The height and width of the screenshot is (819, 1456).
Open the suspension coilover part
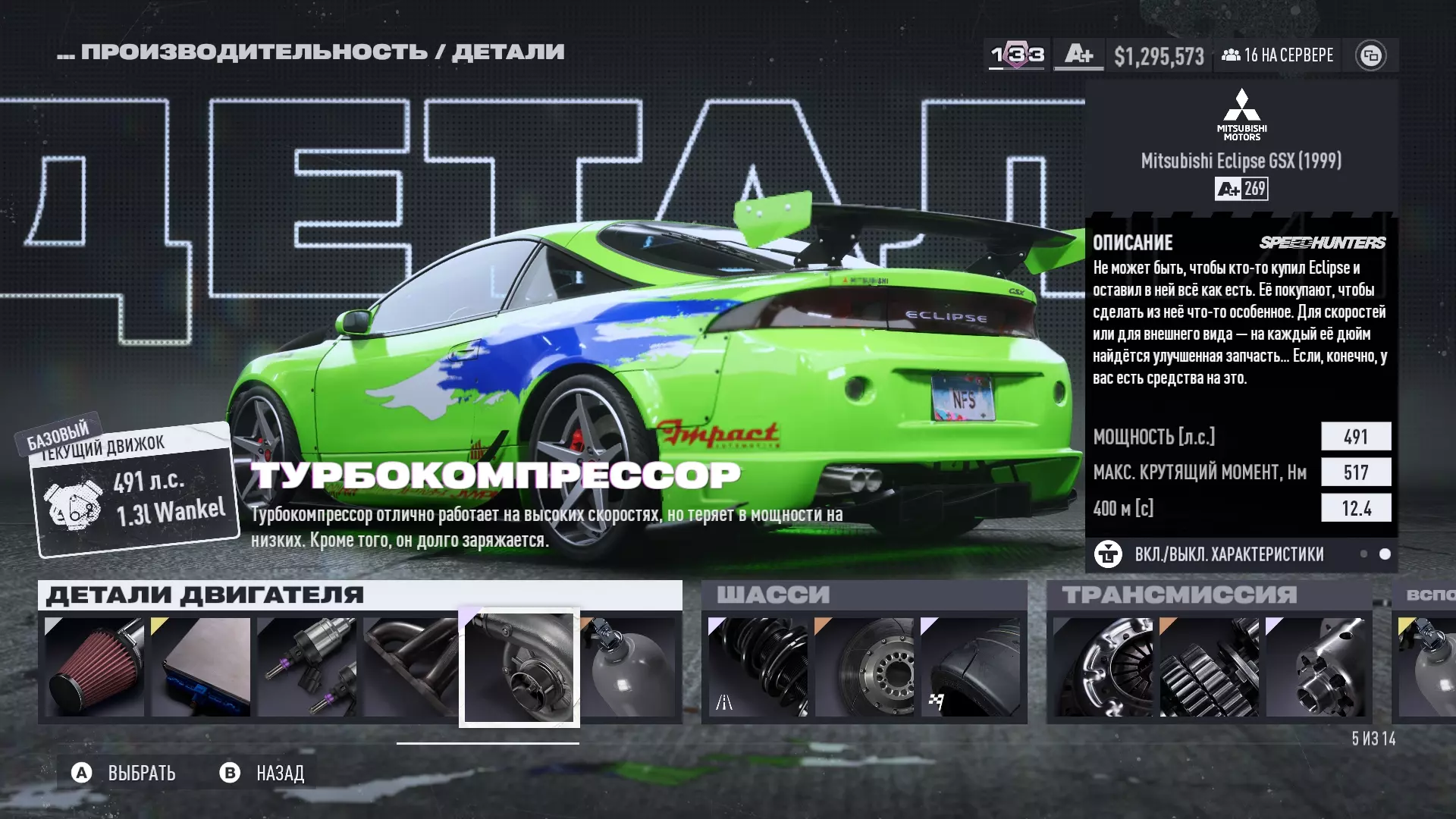click(758, 667)
